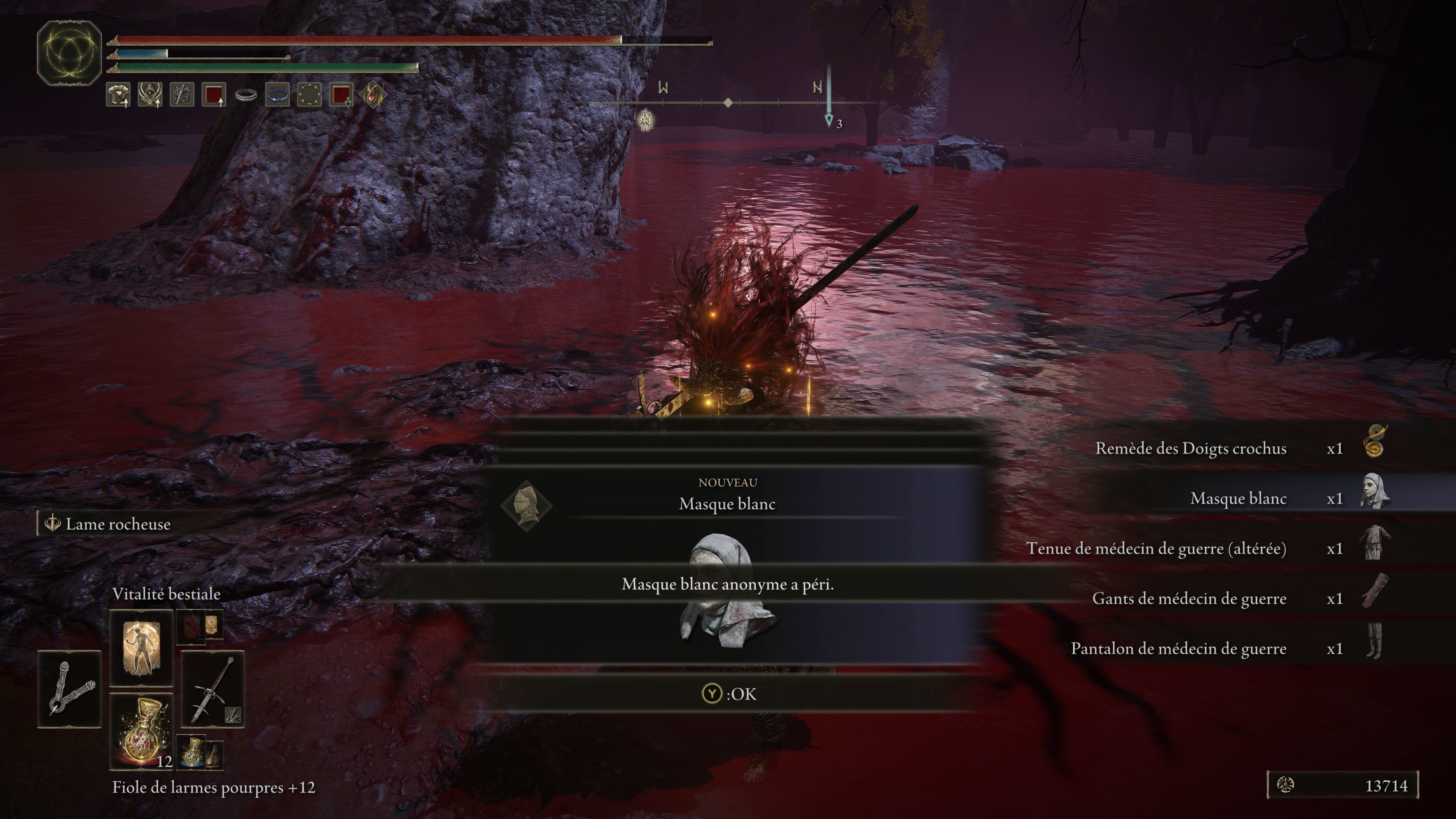Select the Vitalité bestiale spell slot
Image resolution: width=1456 pixels, height=819 pixels.
[141, 647]
